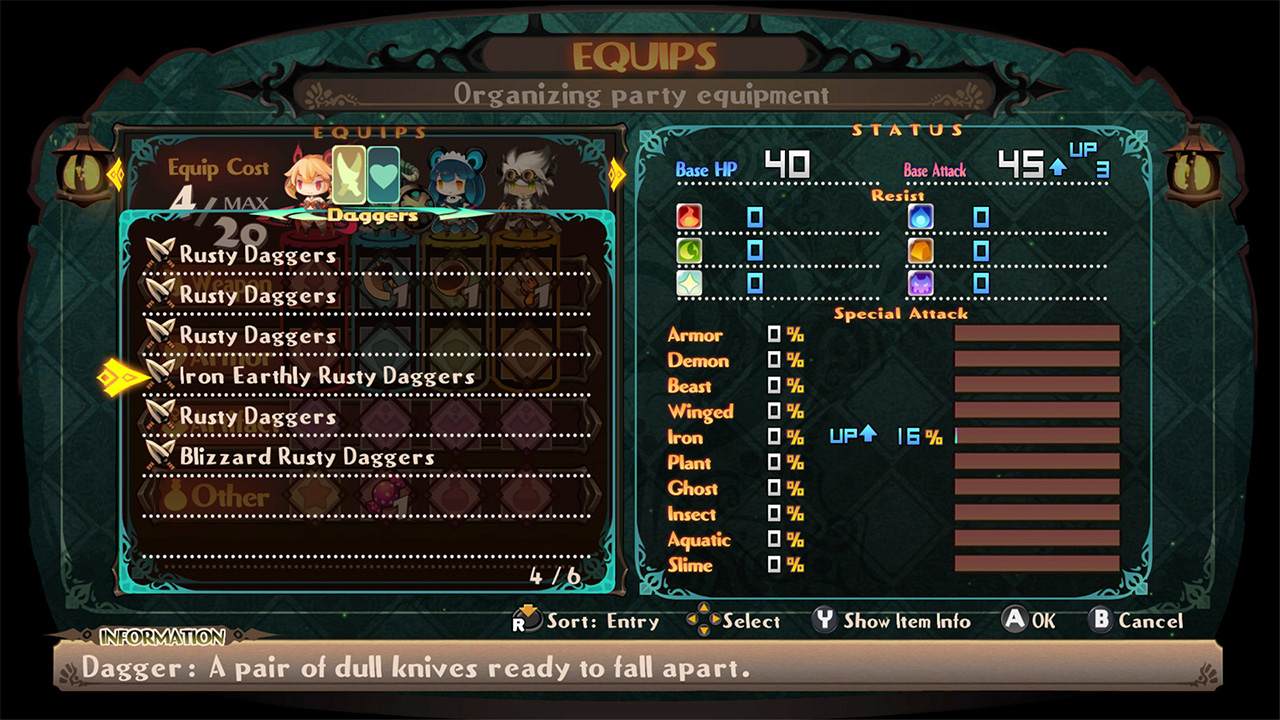
Task: Click Sort: Entry
Action: [x=603, y=621]
